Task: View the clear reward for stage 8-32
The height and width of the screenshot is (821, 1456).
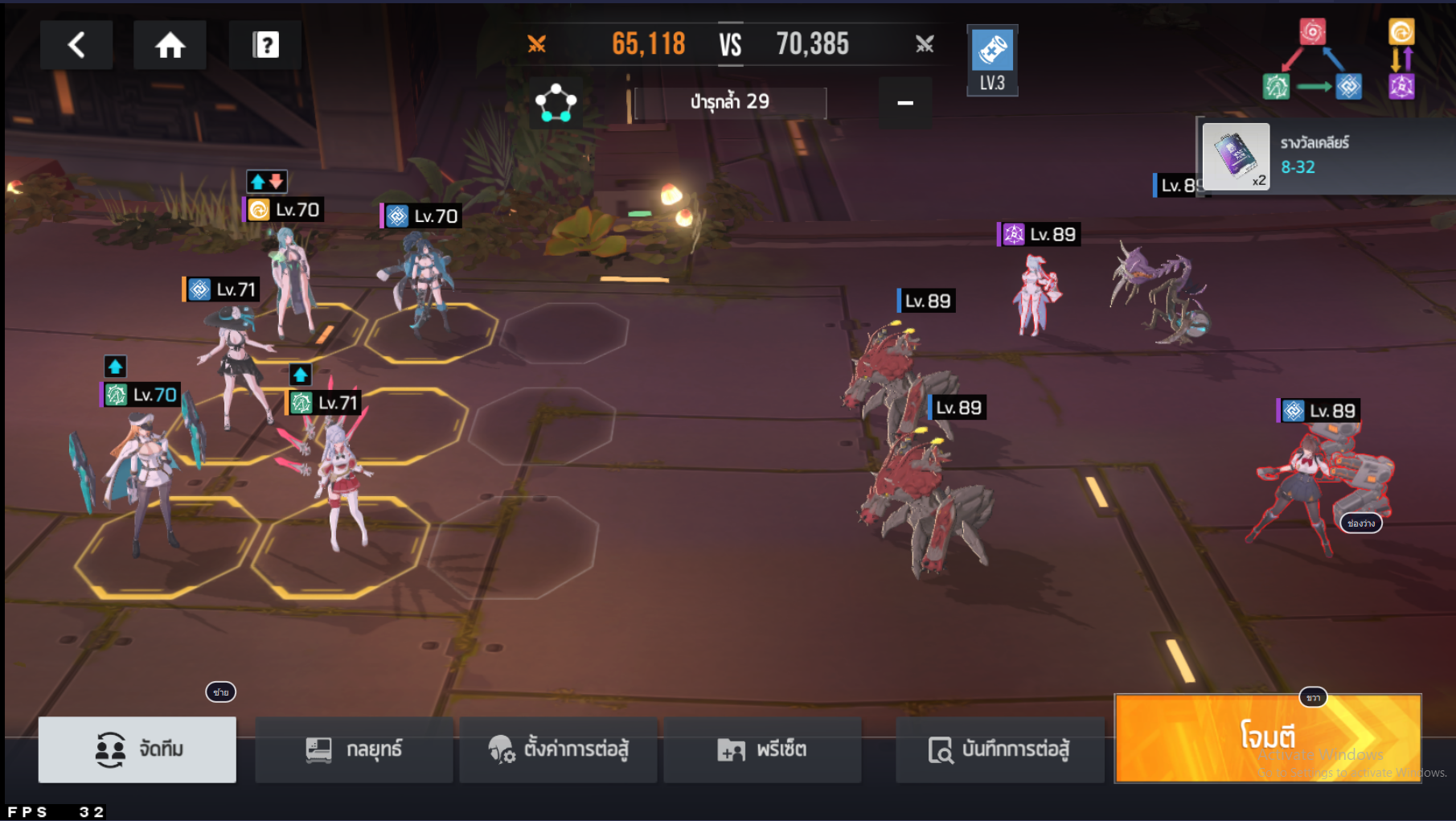Action: pyautogui.click(x=1237, y=157)
